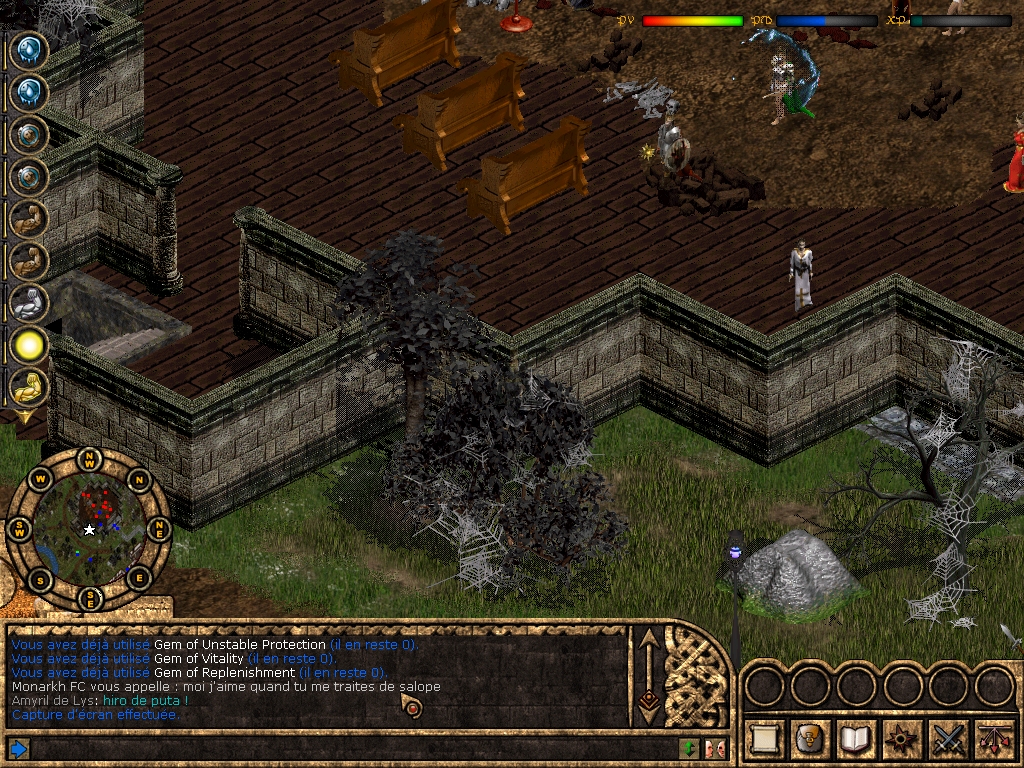
Task: Choose the E compass button
Action: click(139, 577)
